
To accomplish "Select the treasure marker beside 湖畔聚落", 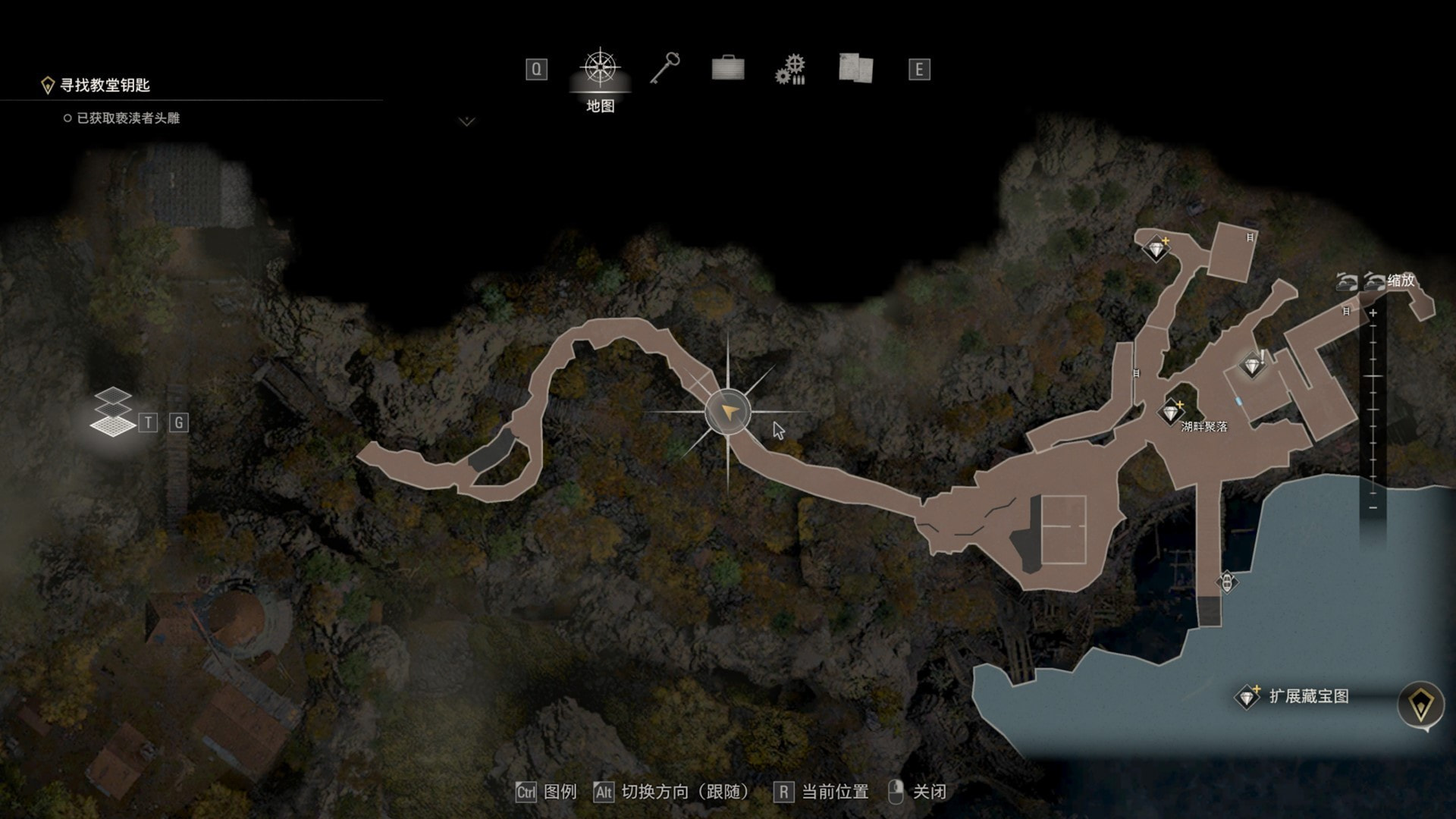I will click(1172, 413).
